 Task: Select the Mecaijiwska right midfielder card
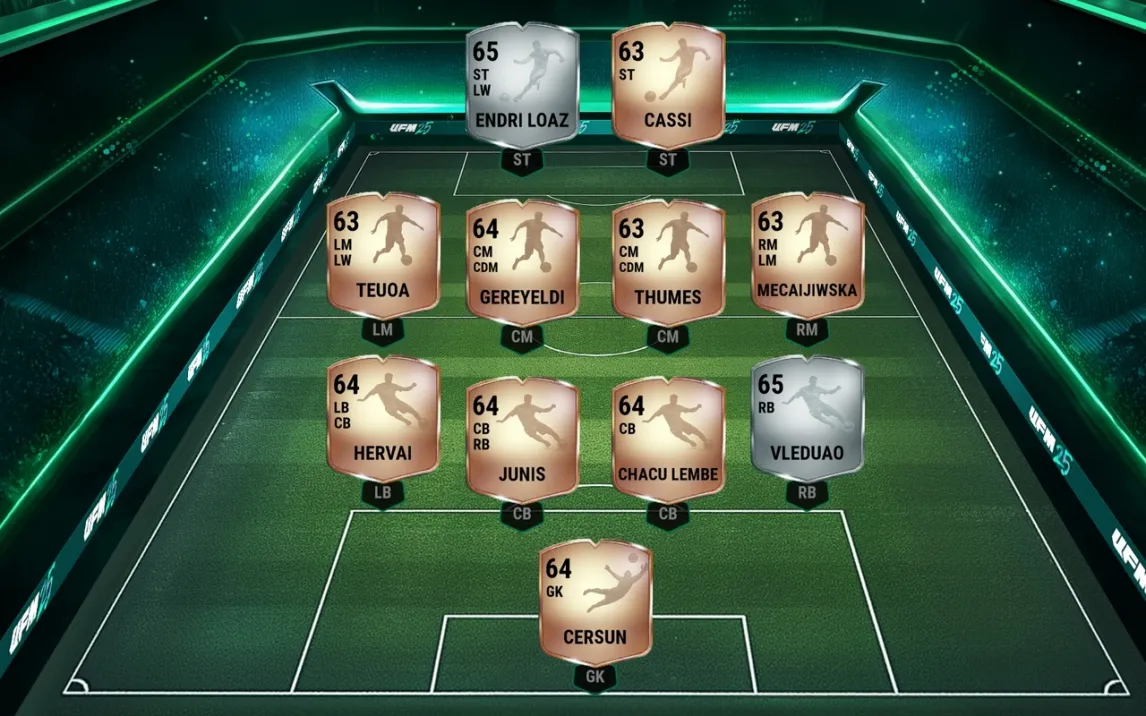point(807,257)
